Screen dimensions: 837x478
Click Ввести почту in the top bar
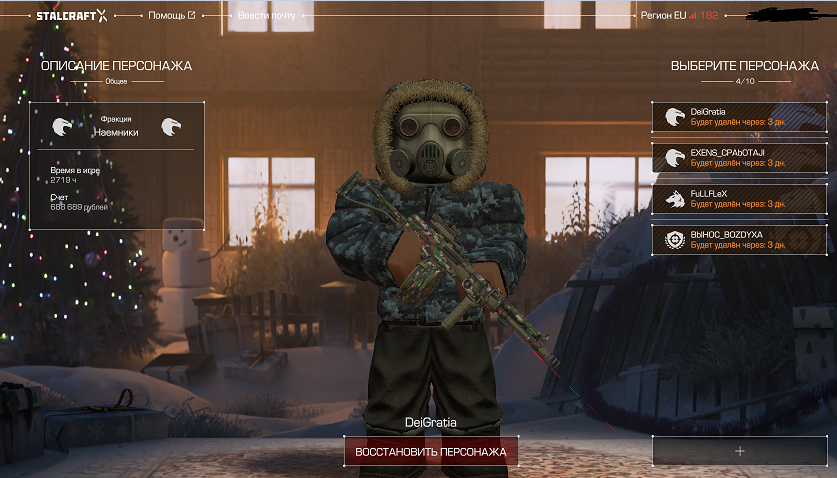[273, 16]
